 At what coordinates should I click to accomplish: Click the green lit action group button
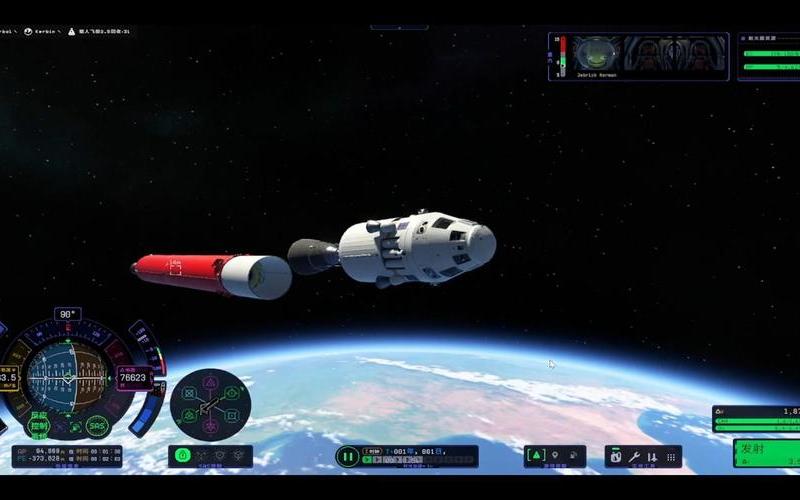[x=183, y=456]
